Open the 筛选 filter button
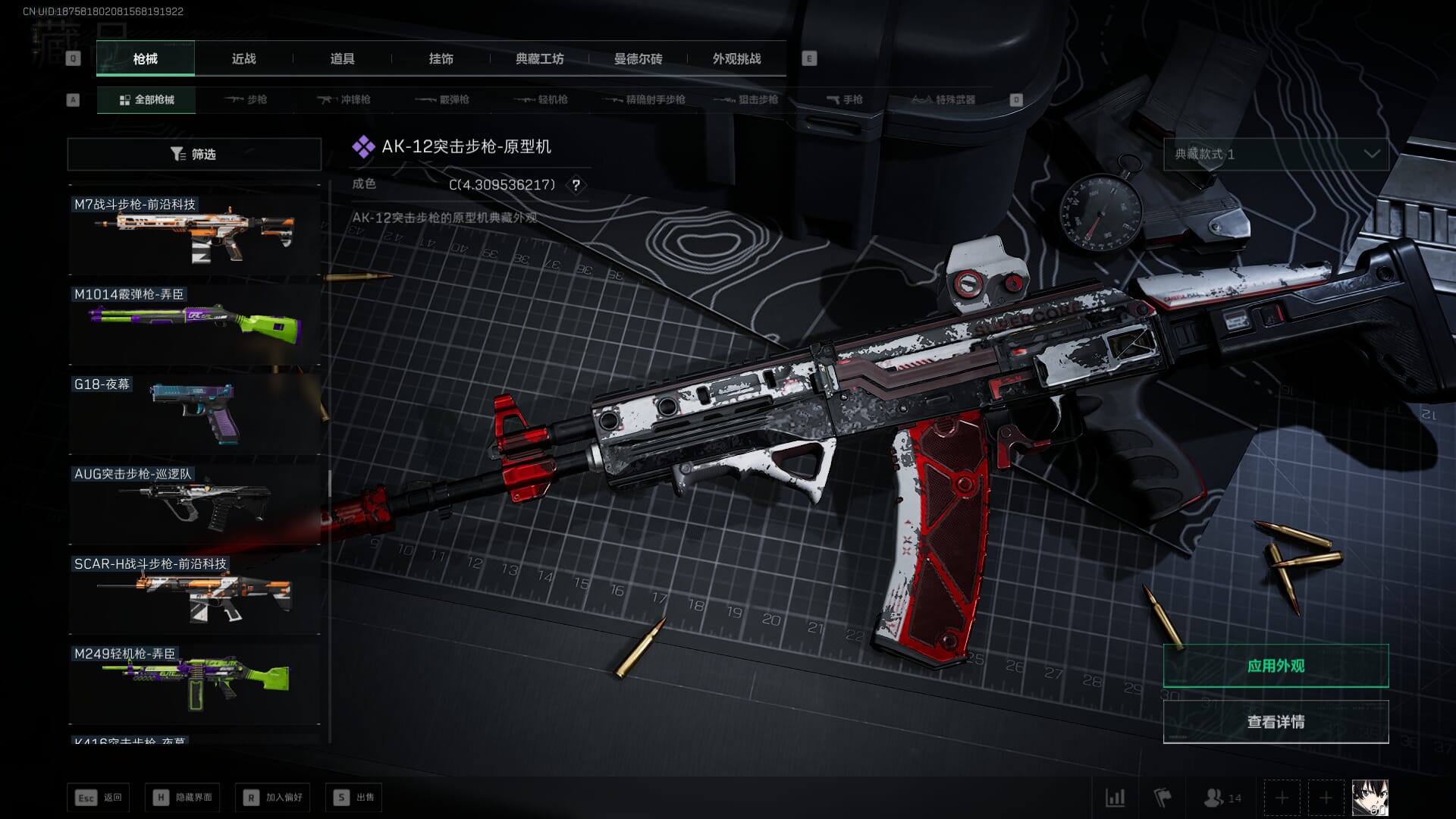 coord(194,154)
